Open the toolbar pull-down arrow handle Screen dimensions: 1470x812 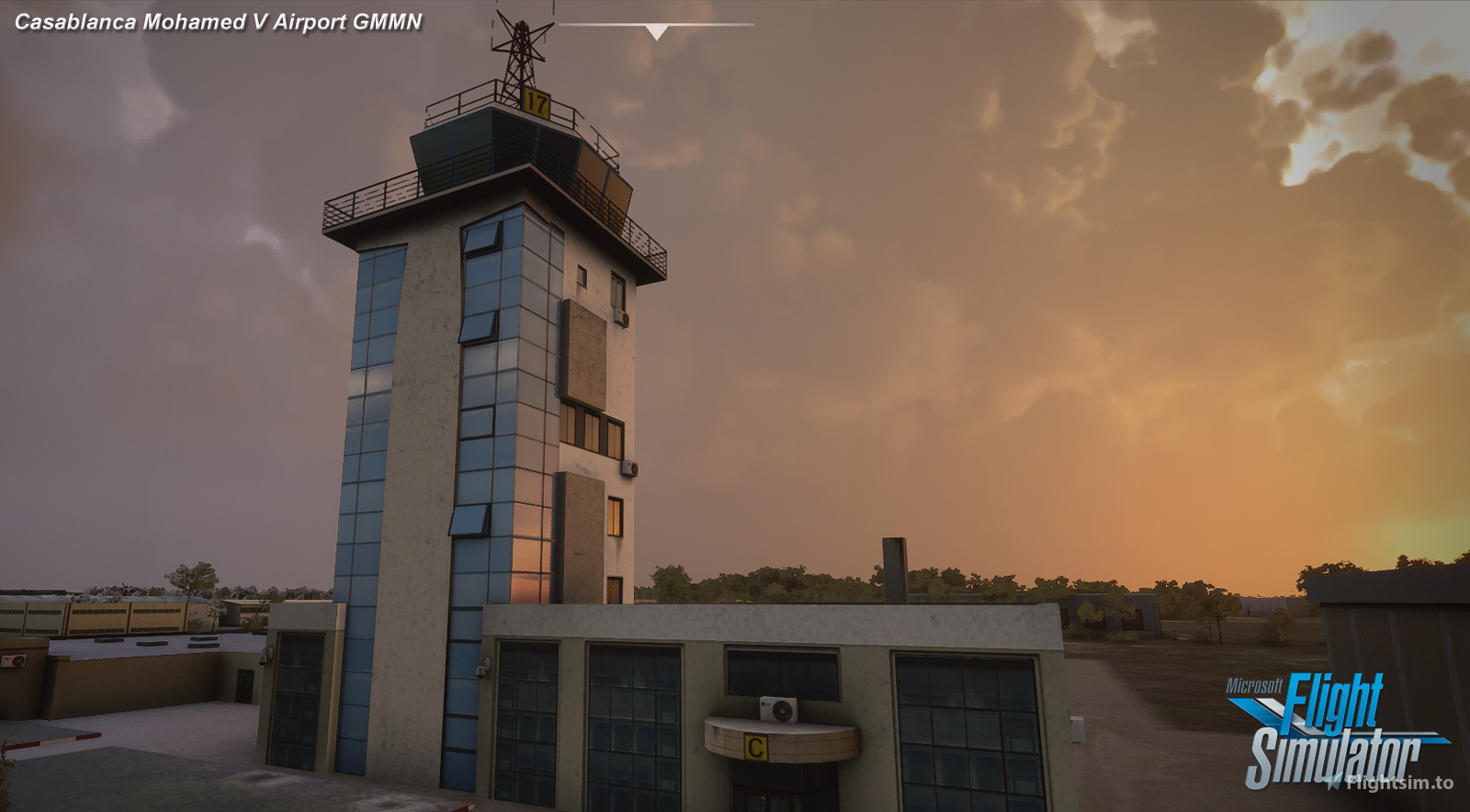[656, 32]
